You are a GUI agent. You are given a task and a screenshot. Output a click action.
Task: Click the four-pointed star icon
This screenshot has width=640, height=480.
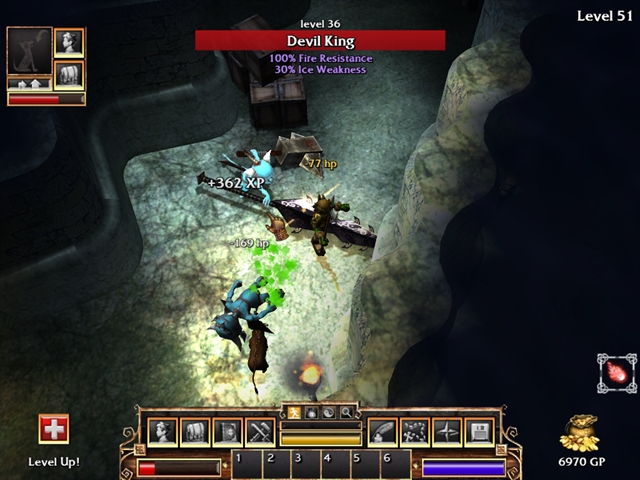coord(447,432)
